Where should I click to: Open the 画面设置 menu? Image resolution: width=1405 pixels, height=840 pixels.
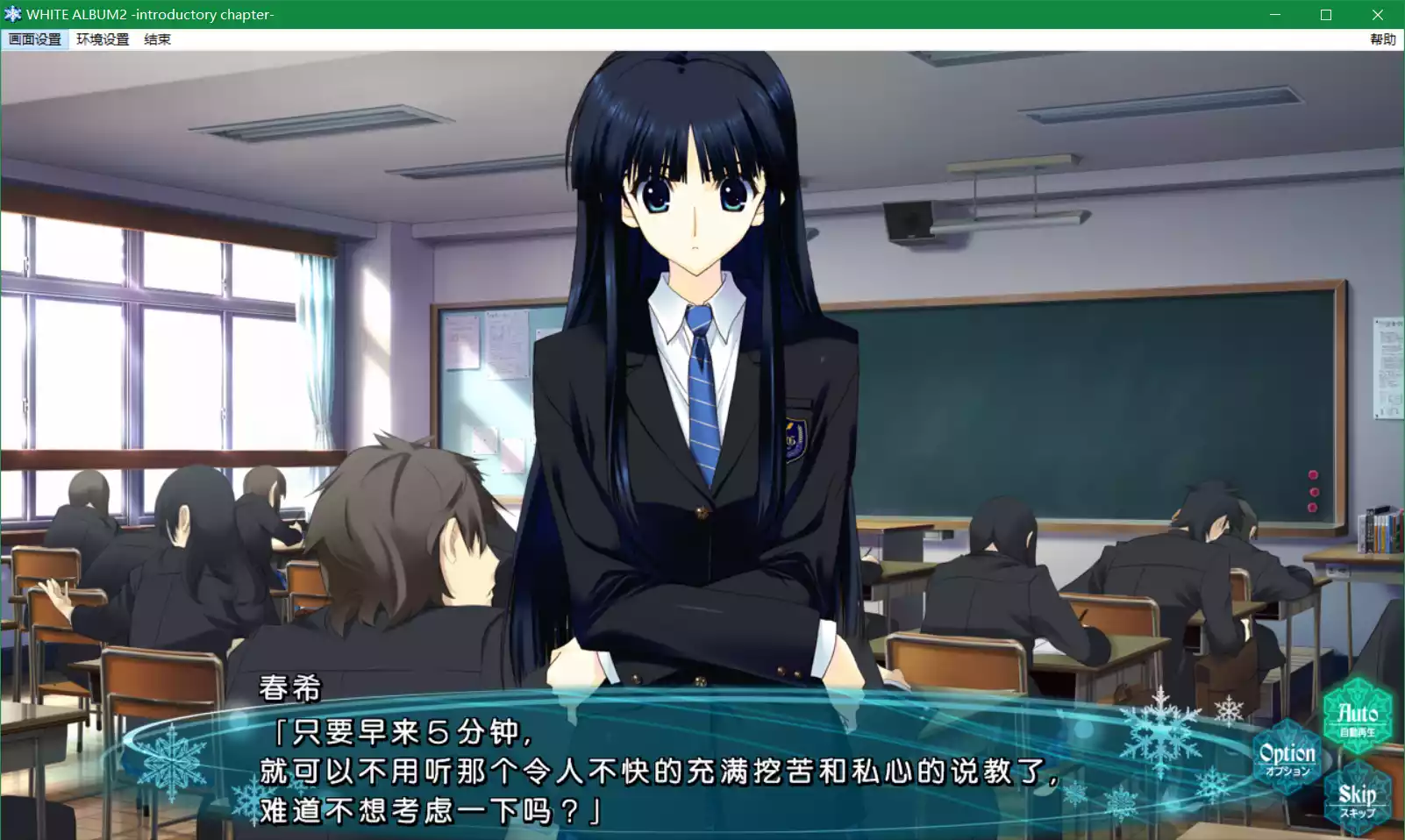(35, 39)
